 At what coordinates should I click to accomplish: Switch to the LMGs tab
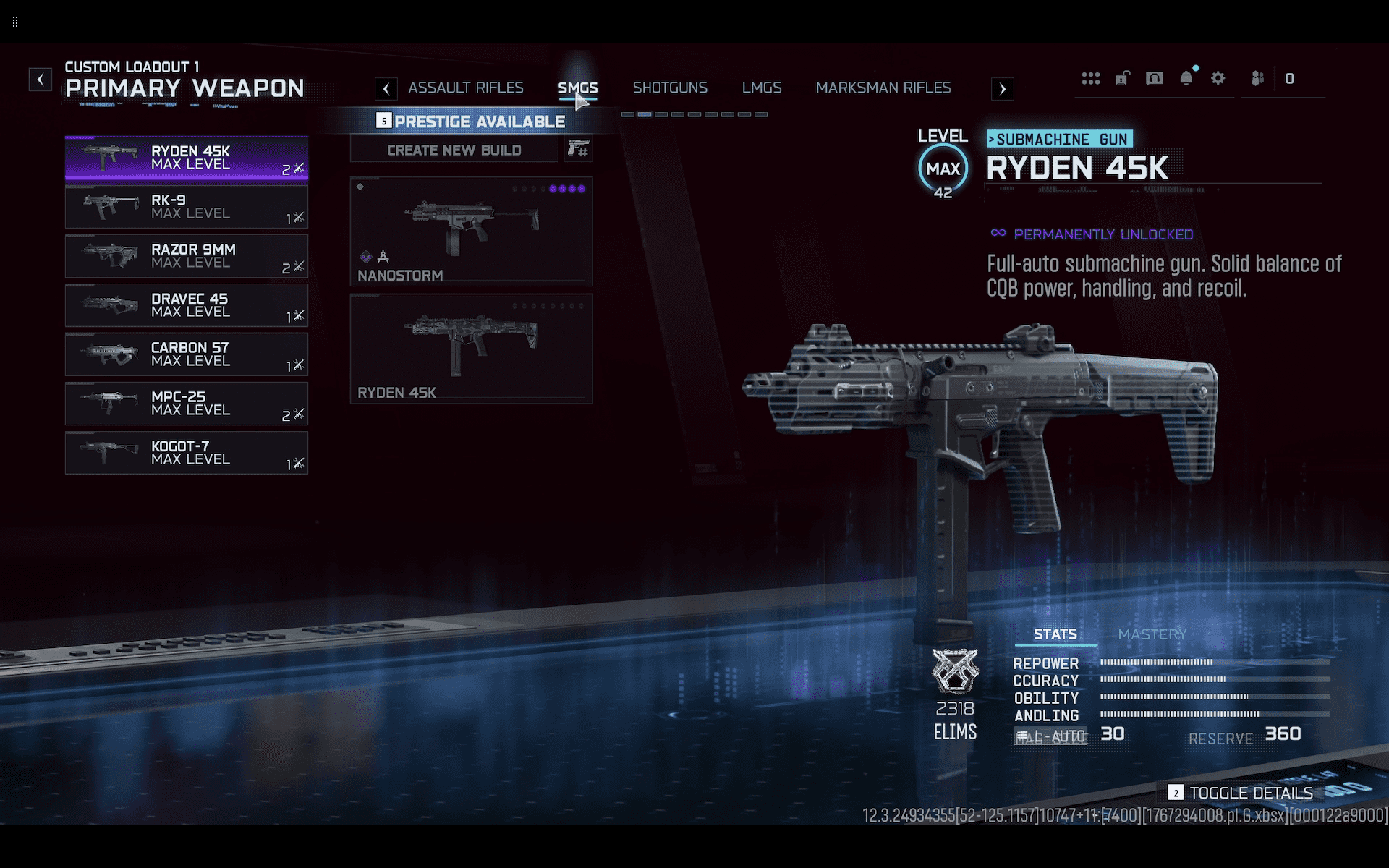(762, 88)
